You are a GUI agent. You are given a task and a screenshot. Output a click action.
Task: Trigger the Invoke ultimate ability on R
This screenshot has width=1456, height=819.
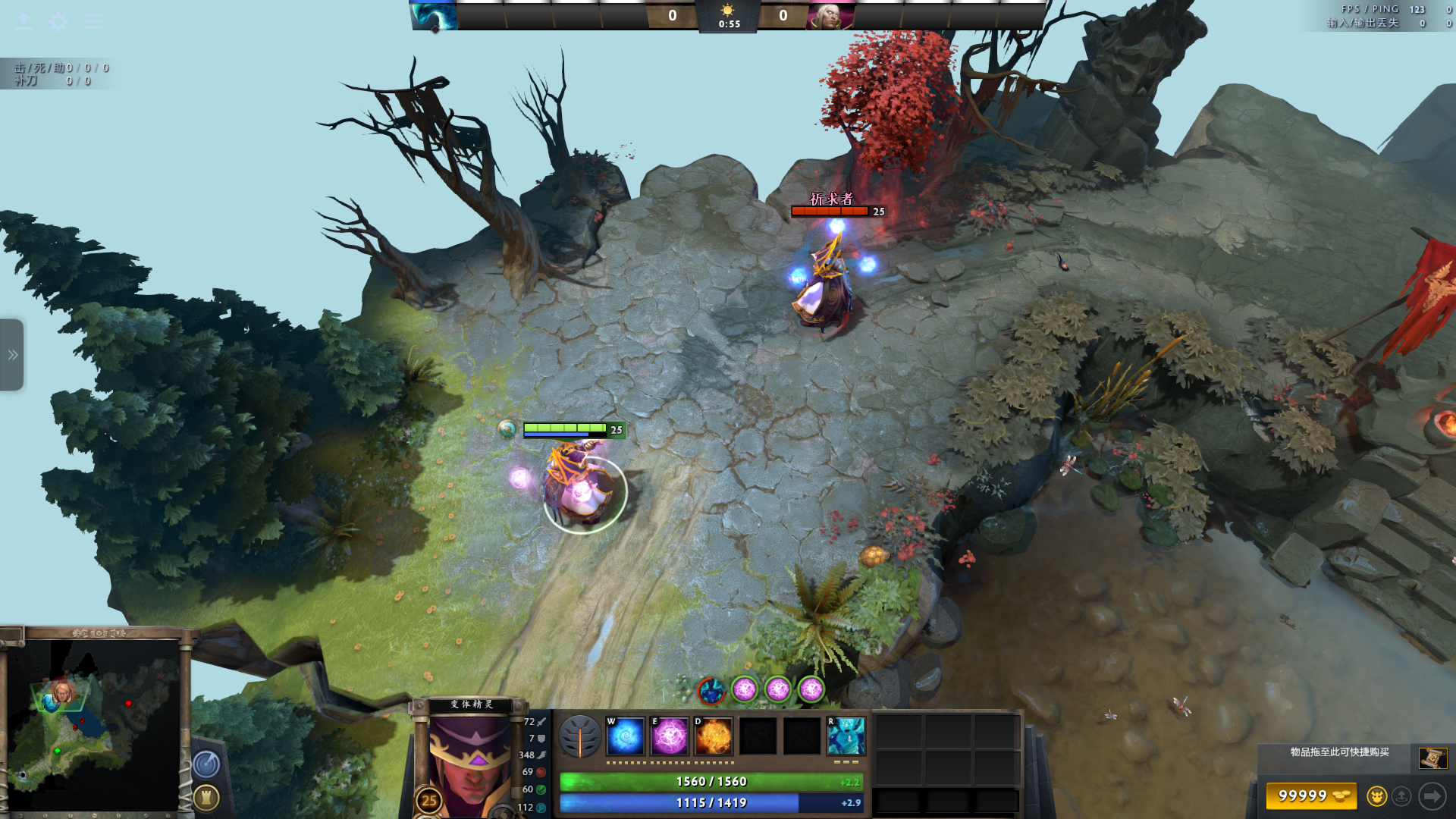[x=846, y=736]
